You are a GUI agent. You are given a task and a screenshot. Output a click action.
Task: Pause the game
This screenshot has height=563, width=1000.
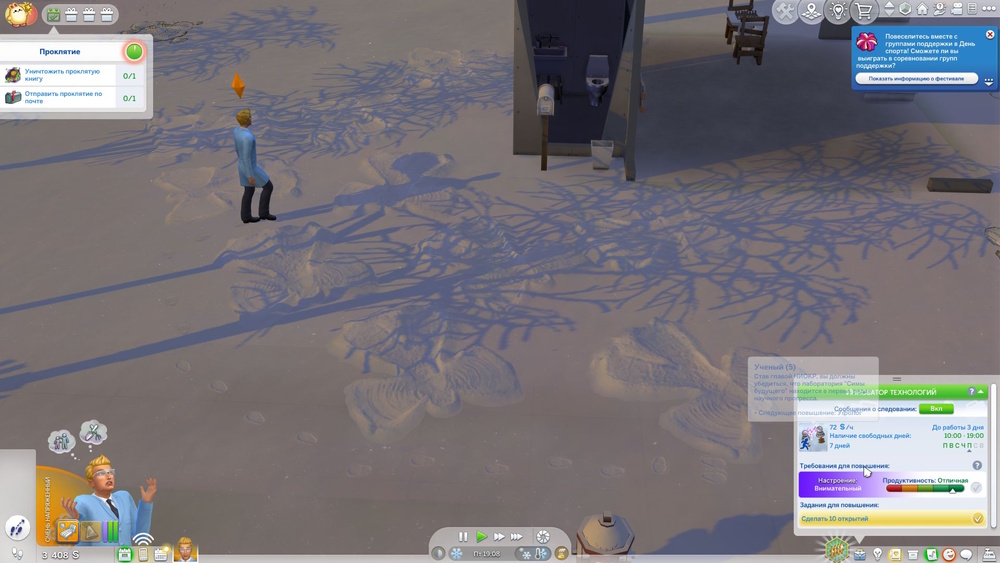pyautogui.click(x=463, y=537)
